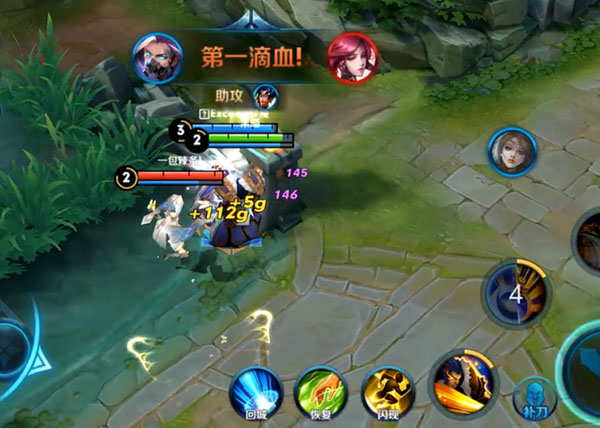Tap the skill showing cooldown number 4
This screenshot has width=600, height=428.
point(516,293)
